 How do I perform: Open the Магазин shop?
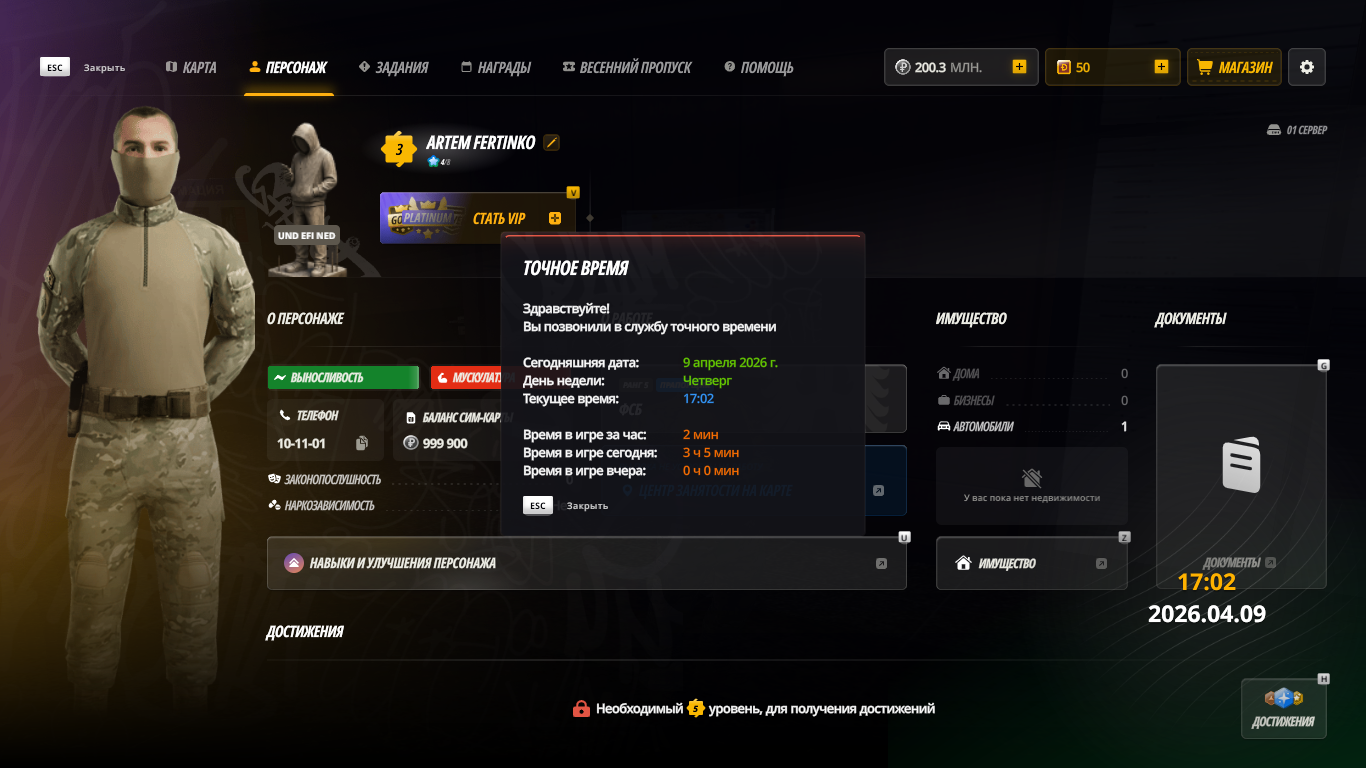(1234, 67)
